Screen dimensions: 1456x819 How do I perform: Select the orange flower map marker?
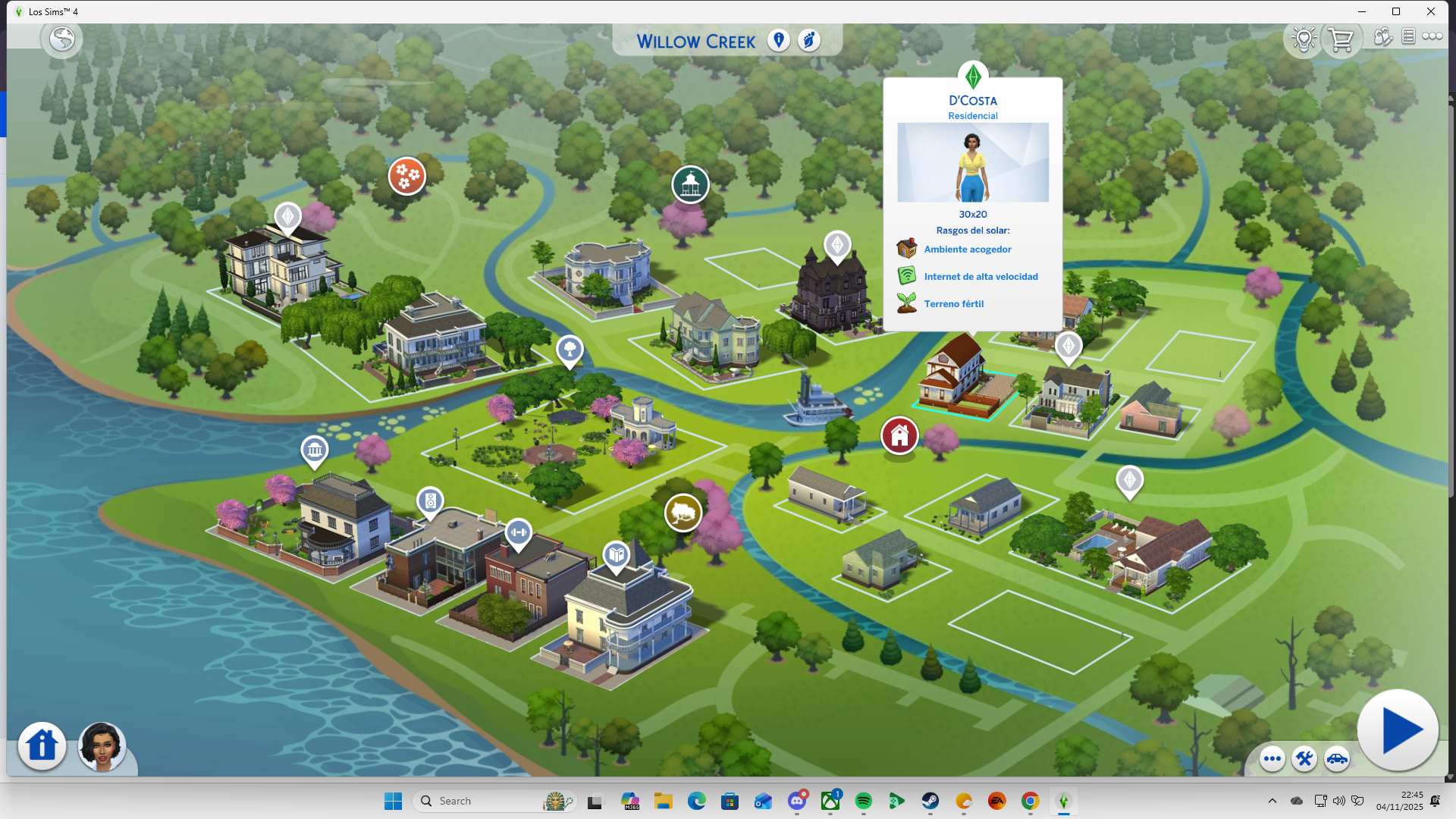[407, 177]
